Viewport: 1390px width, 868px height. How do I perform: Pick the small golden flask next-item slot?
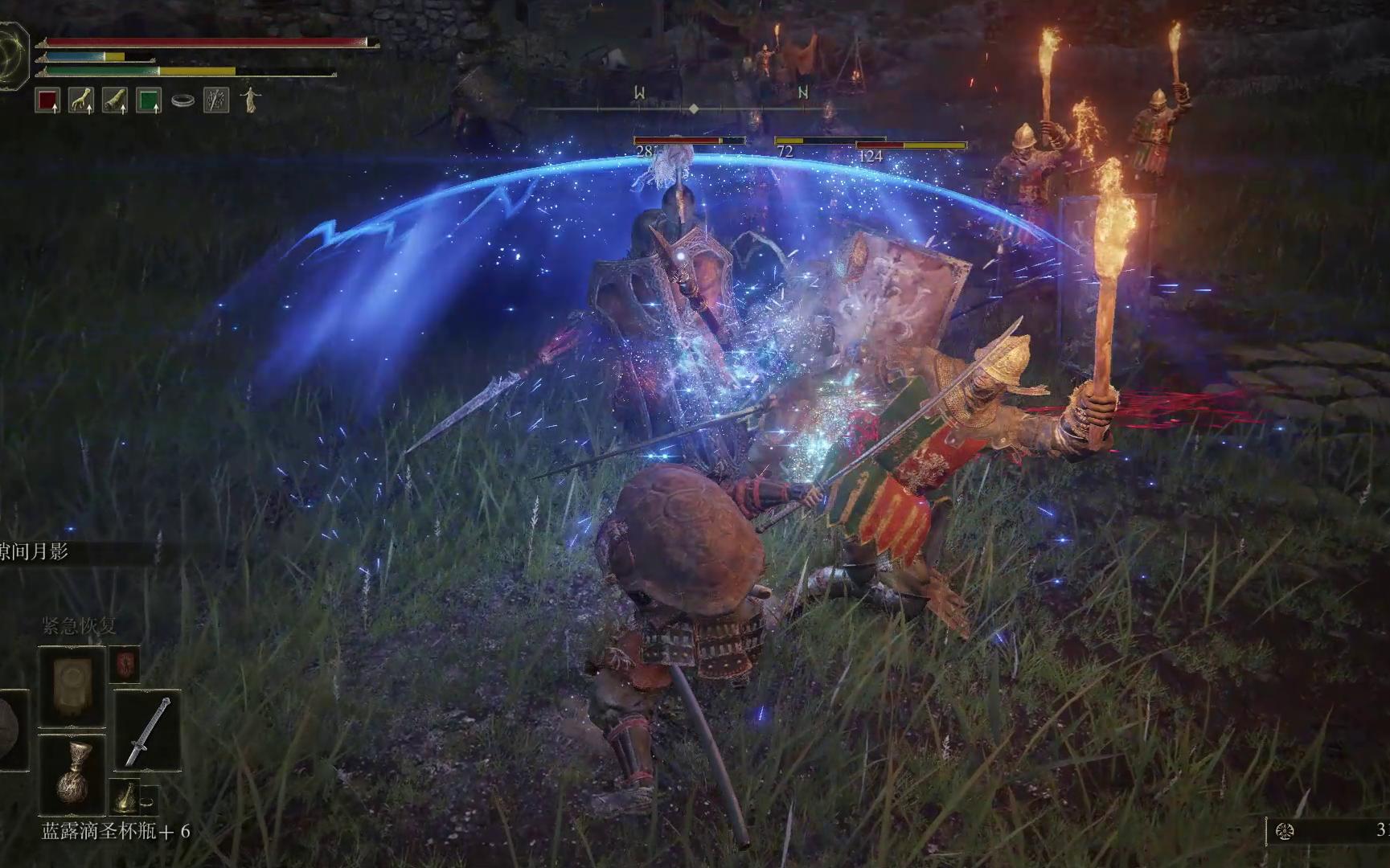(126, 796)
